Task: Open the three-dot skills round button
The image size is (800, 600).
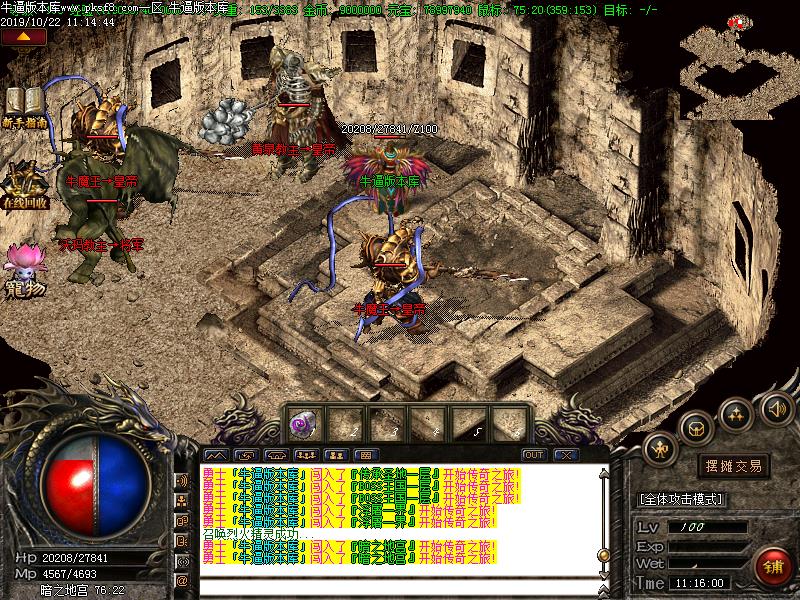Action: coord(735,412)
